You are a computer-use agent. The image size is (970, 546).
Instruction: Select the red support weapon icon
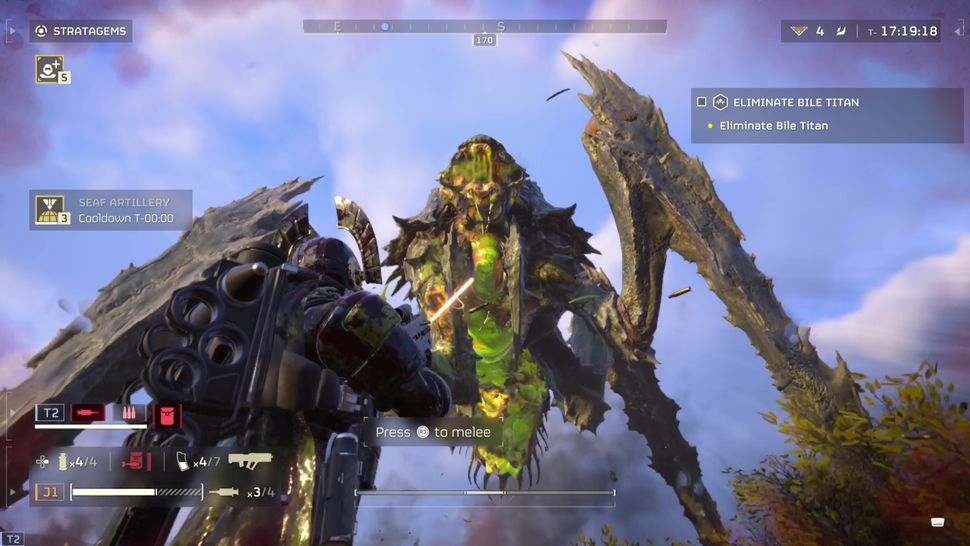click(x=135, y=461)
